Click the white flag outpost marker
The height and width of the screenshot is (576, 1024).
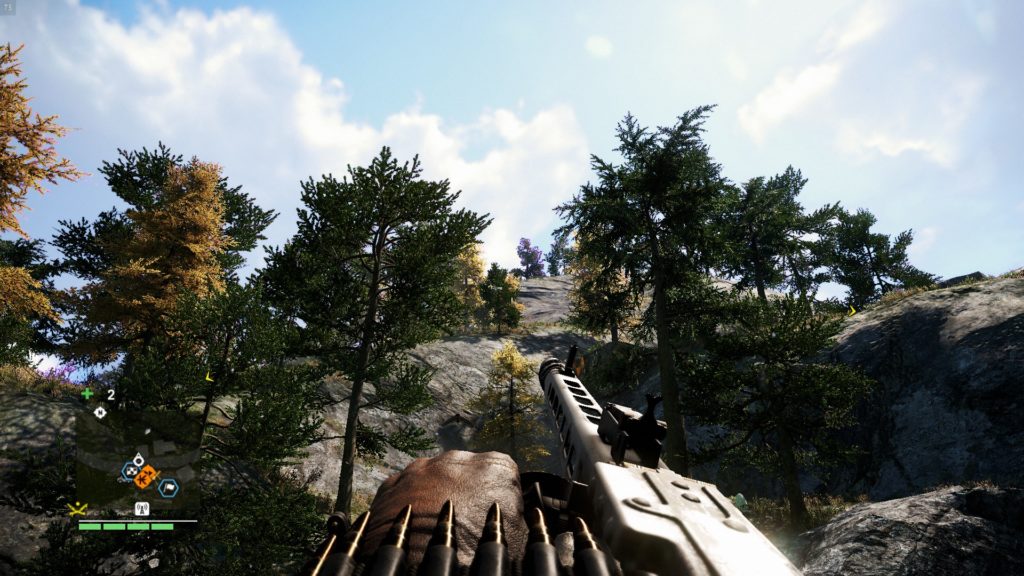[168, 488]
